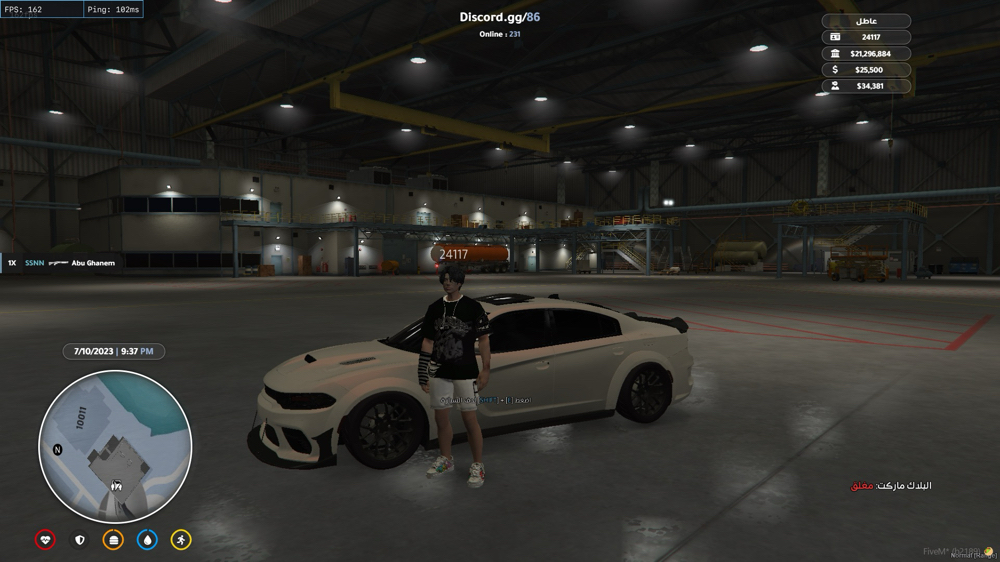
Task: Select the orange burger hunger icon
Action: (113, 539)
